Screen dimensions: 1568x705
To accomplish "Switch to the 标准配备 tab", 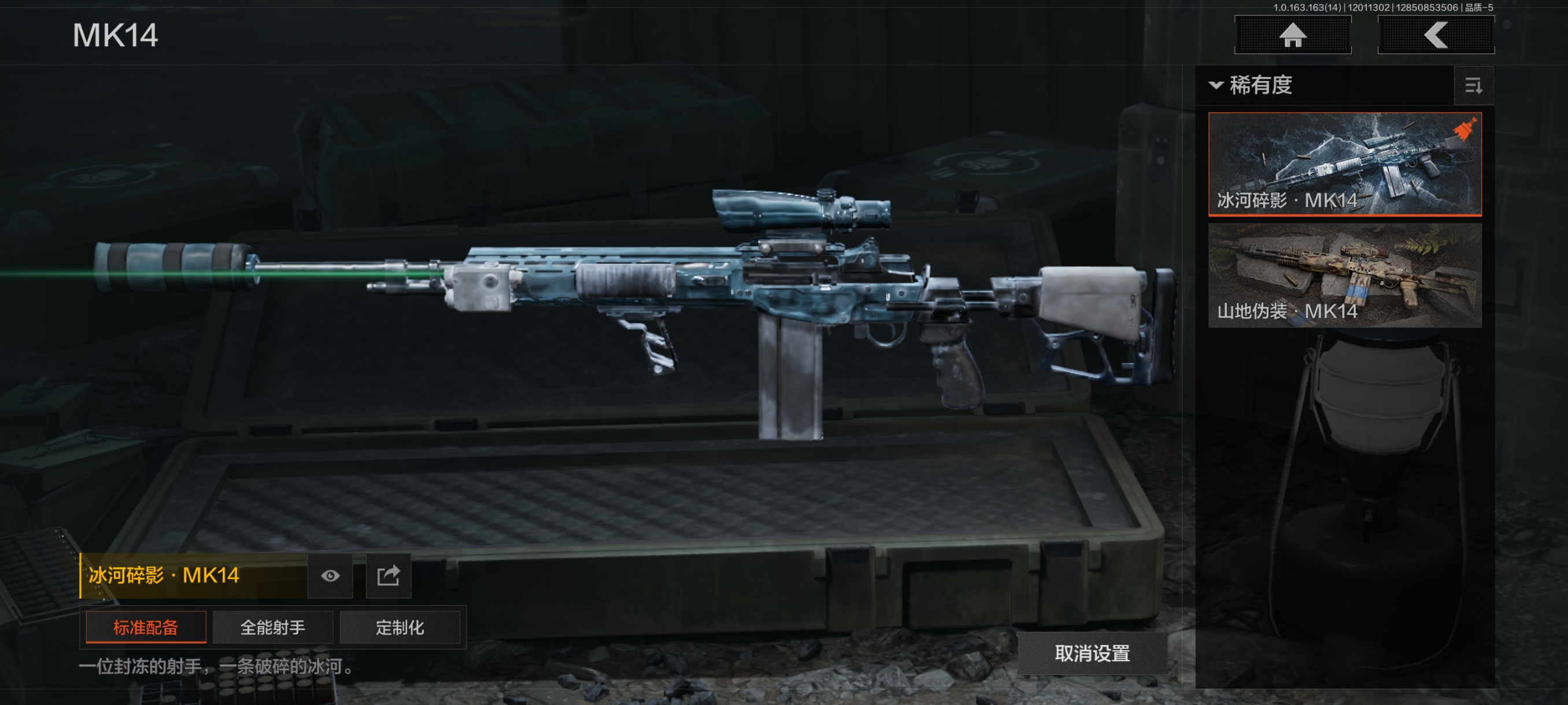I will (146, 627).
